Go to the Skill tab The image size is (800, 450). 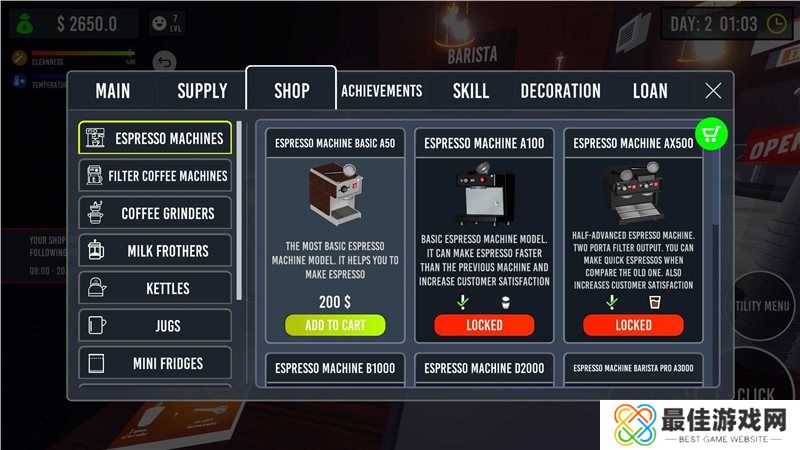[470, 91]
